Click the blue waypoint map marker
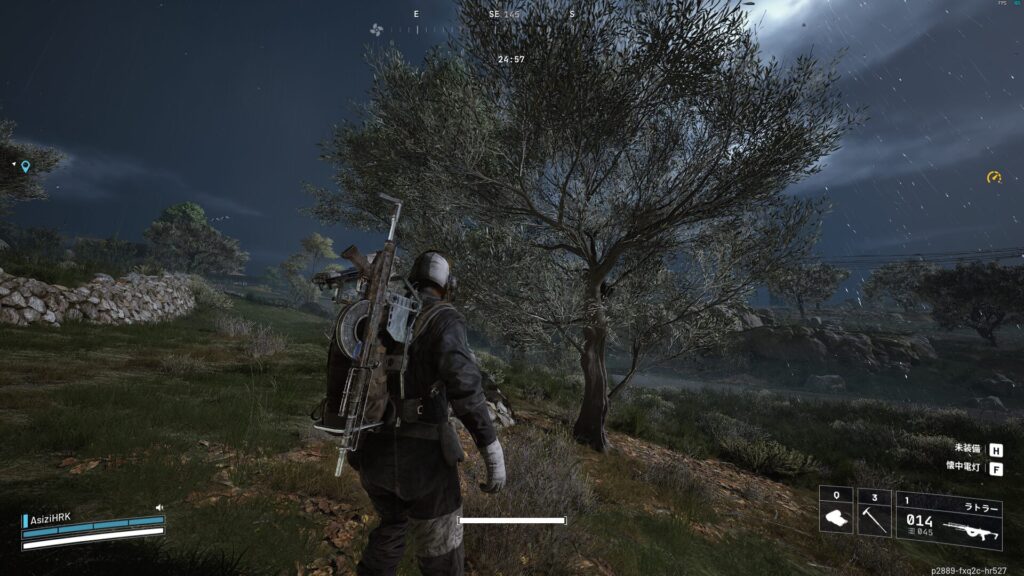Screen dimensions: 1024x576 (x=25, y=166)
